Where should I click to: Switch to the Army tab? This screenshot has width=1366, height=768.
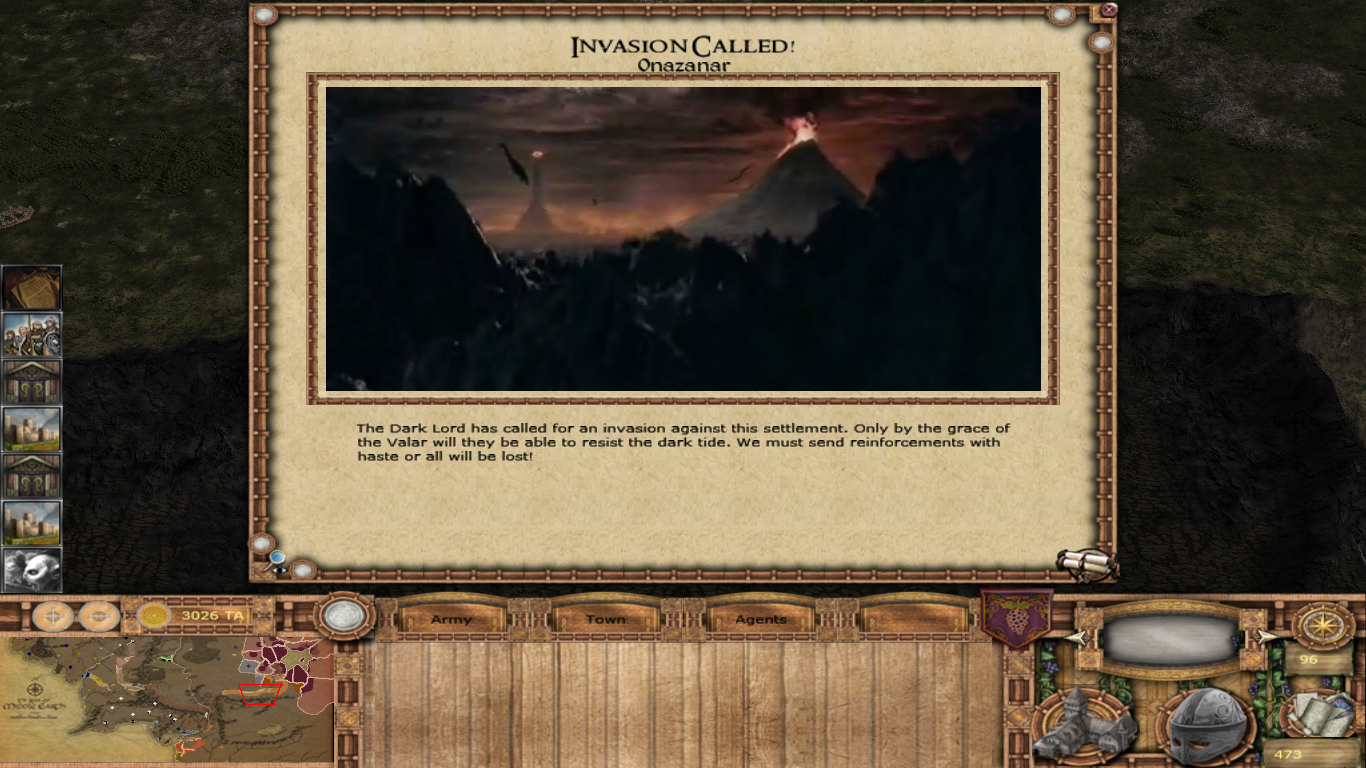(x=451, y=619)
